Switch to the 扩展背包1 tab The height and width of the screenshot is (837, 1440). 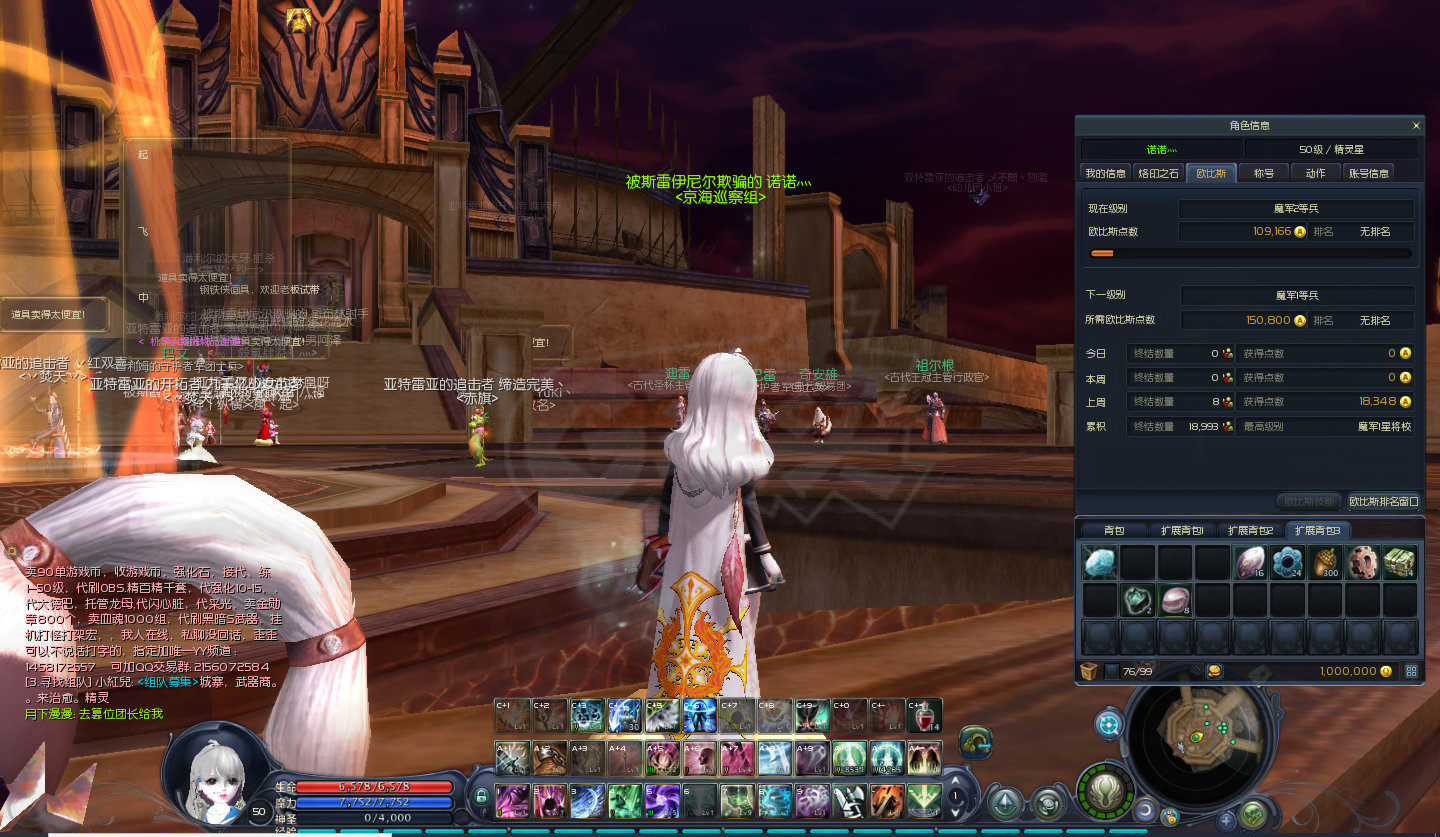point(1182,530)
